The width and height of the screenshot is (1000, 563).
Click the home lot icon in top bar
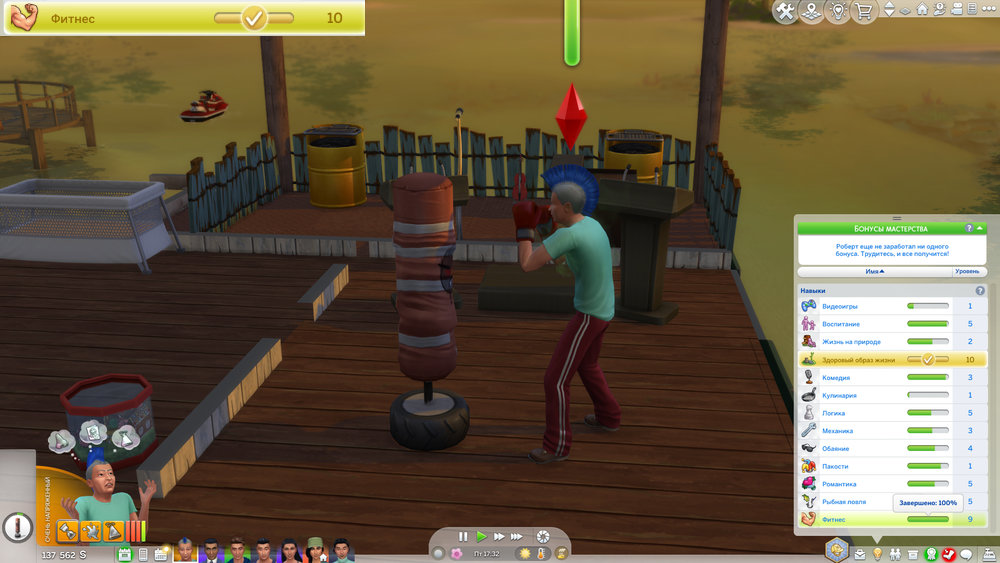922,10
